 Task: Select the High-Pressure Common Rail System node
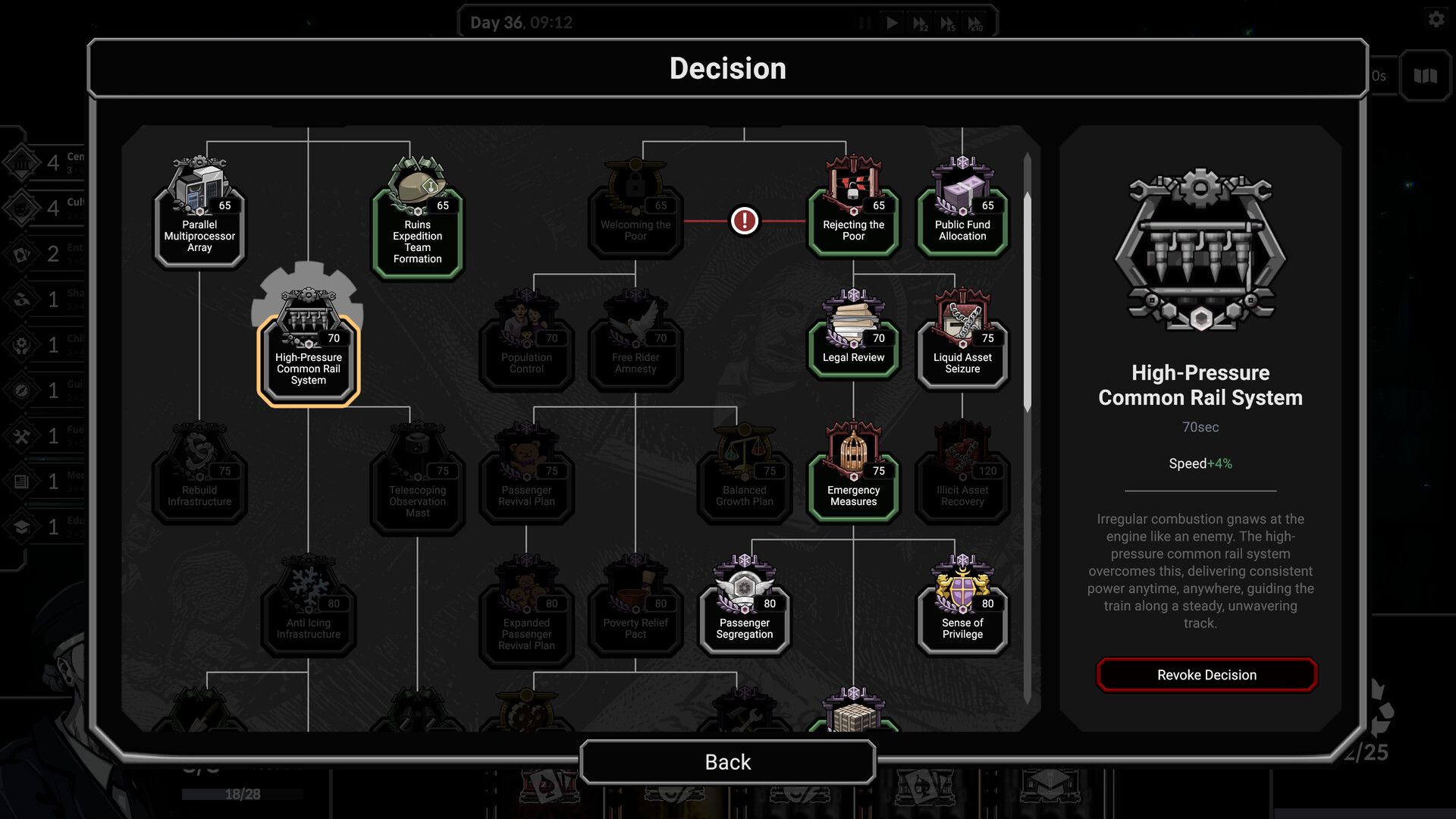pos(307,356)
